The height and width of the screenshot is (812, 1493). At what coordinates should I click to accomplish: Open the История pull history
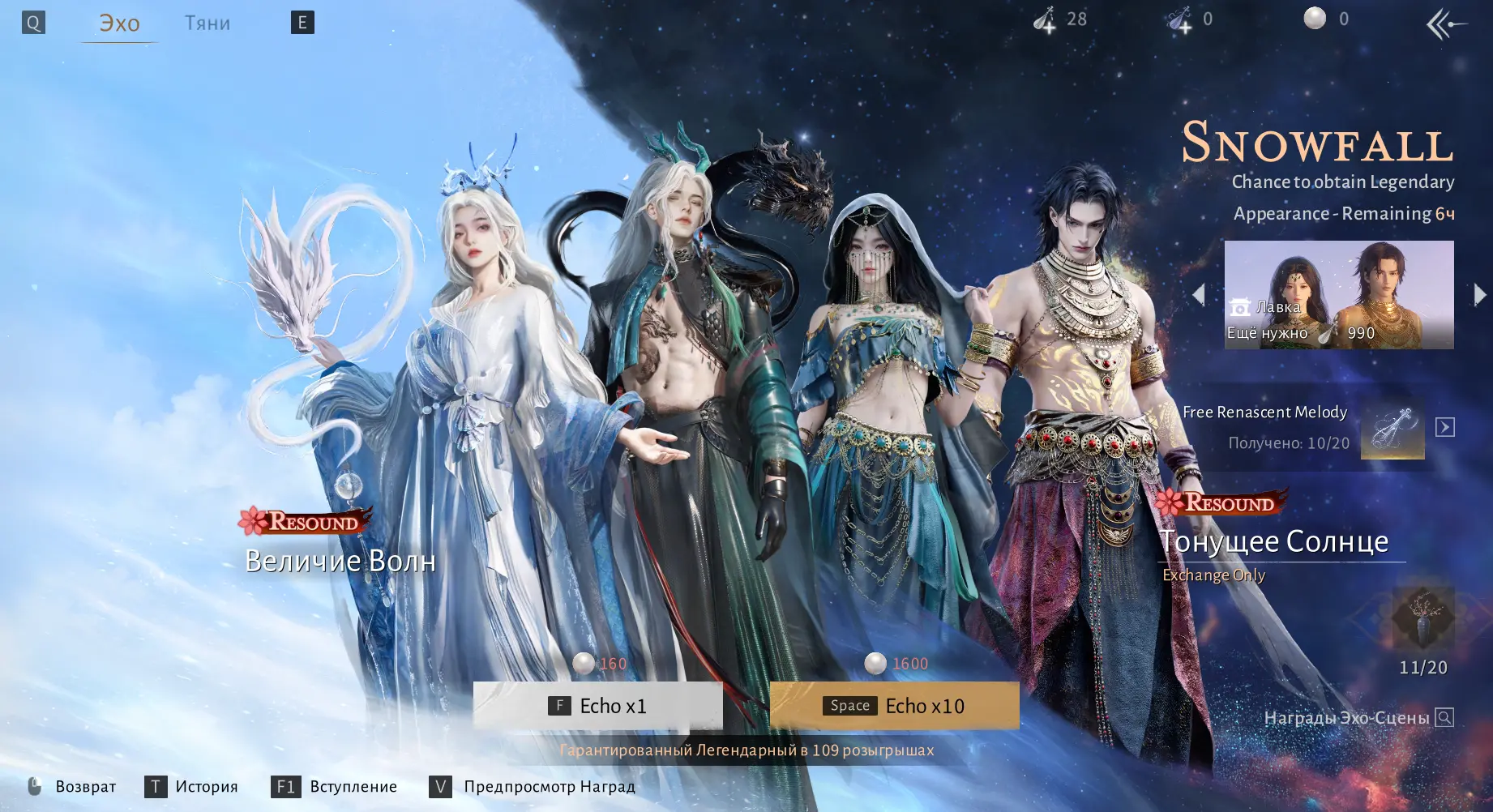(x=191, y=787)
